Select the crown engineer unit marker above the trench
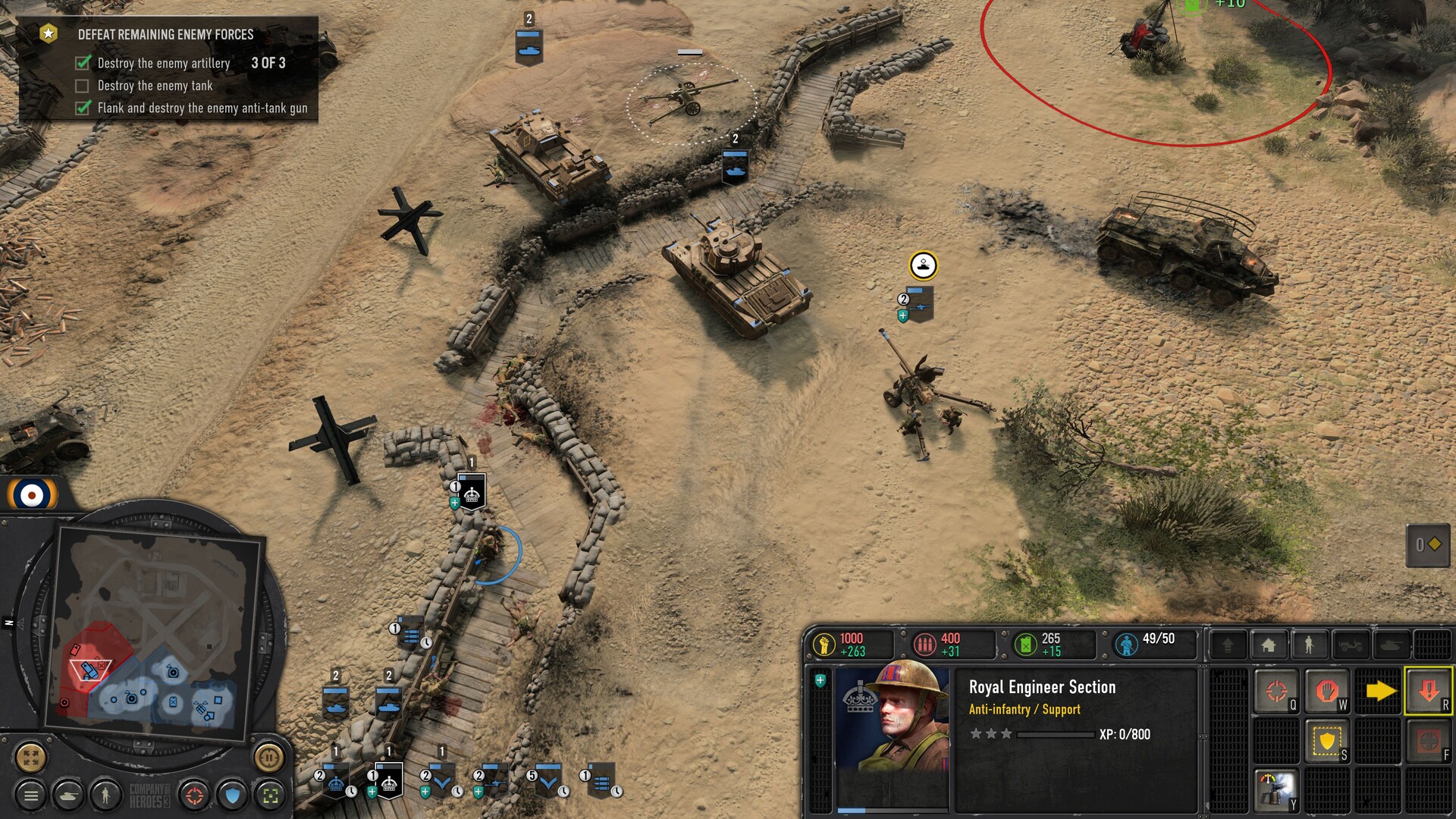Screen dimensions: 1456x819 click(472, 494)
